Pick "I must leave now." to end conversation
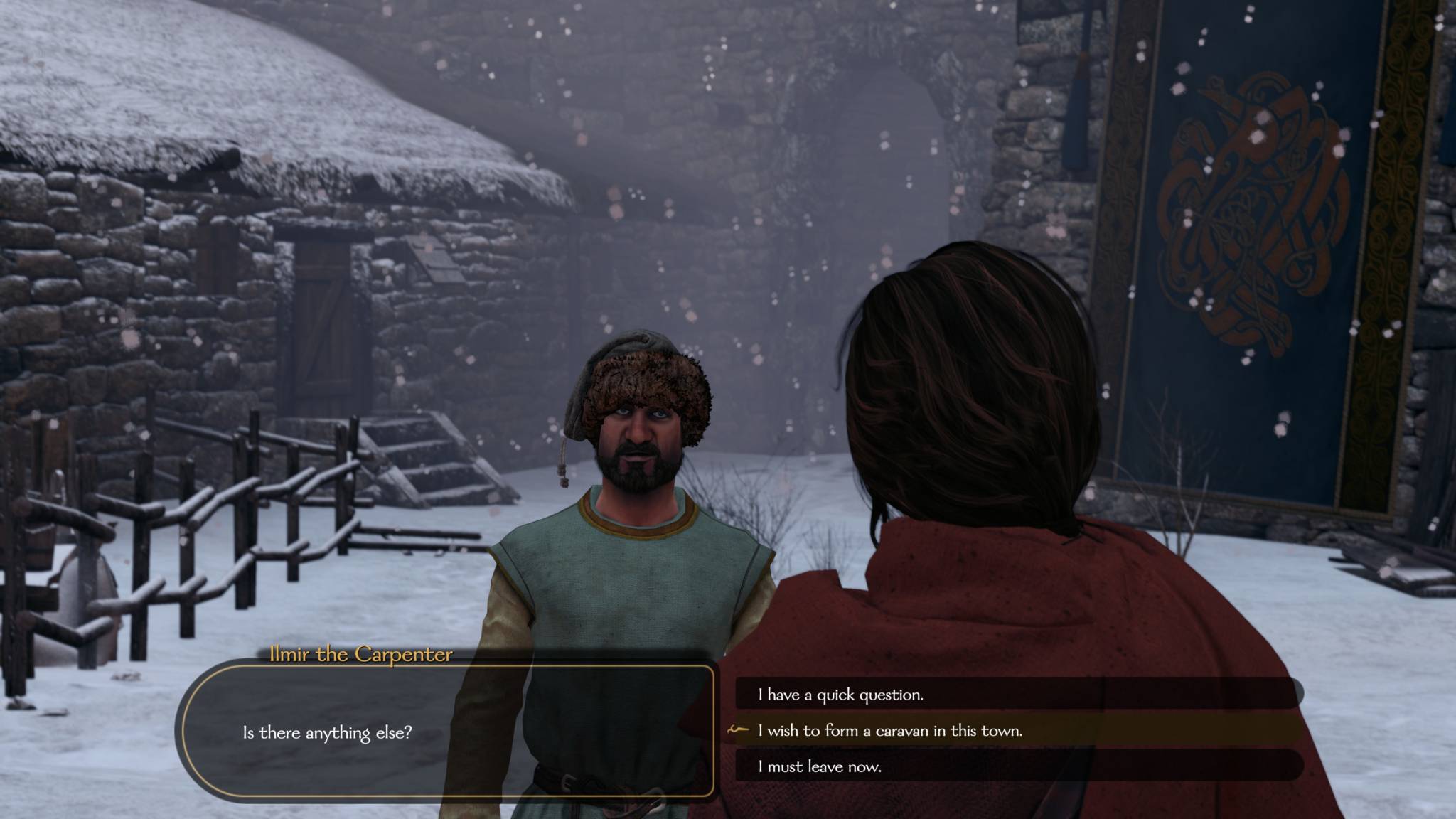 click(x=820, y=766)
